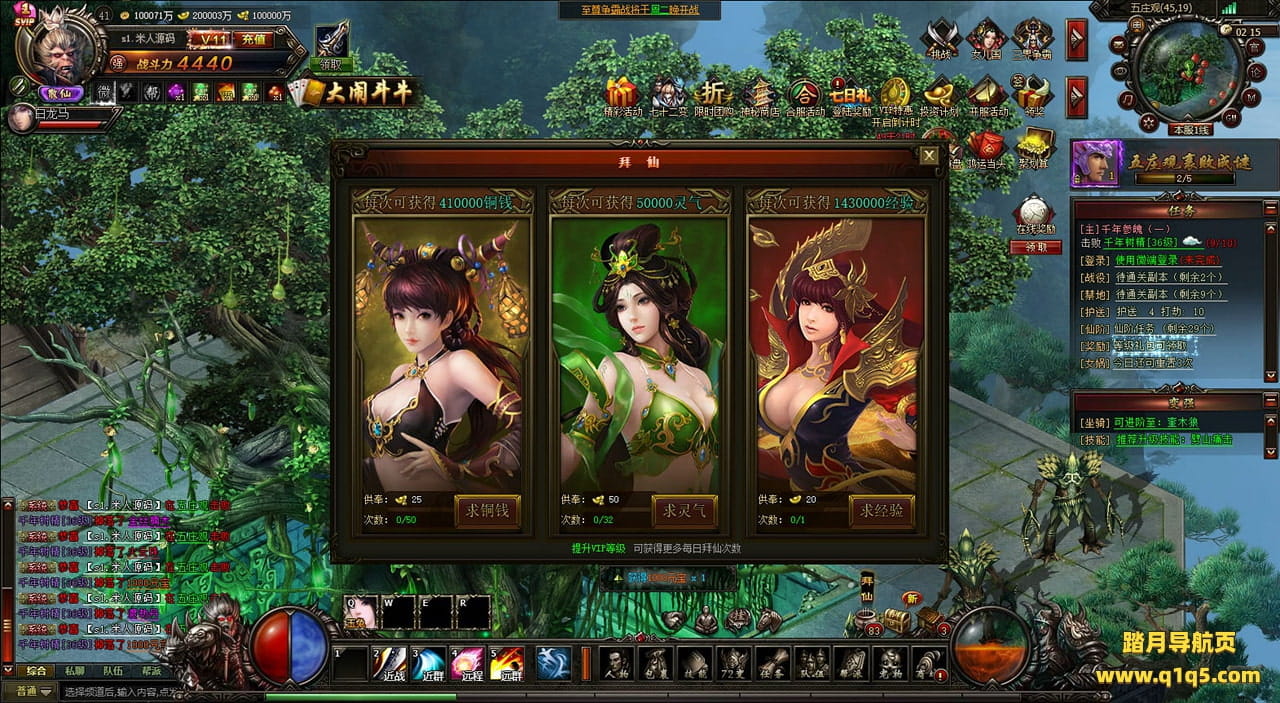Open the 精彩活动 gift box icon
The height and width of the screenshot is (703, 1280).
pyautogui.click(x=623, y=96)
